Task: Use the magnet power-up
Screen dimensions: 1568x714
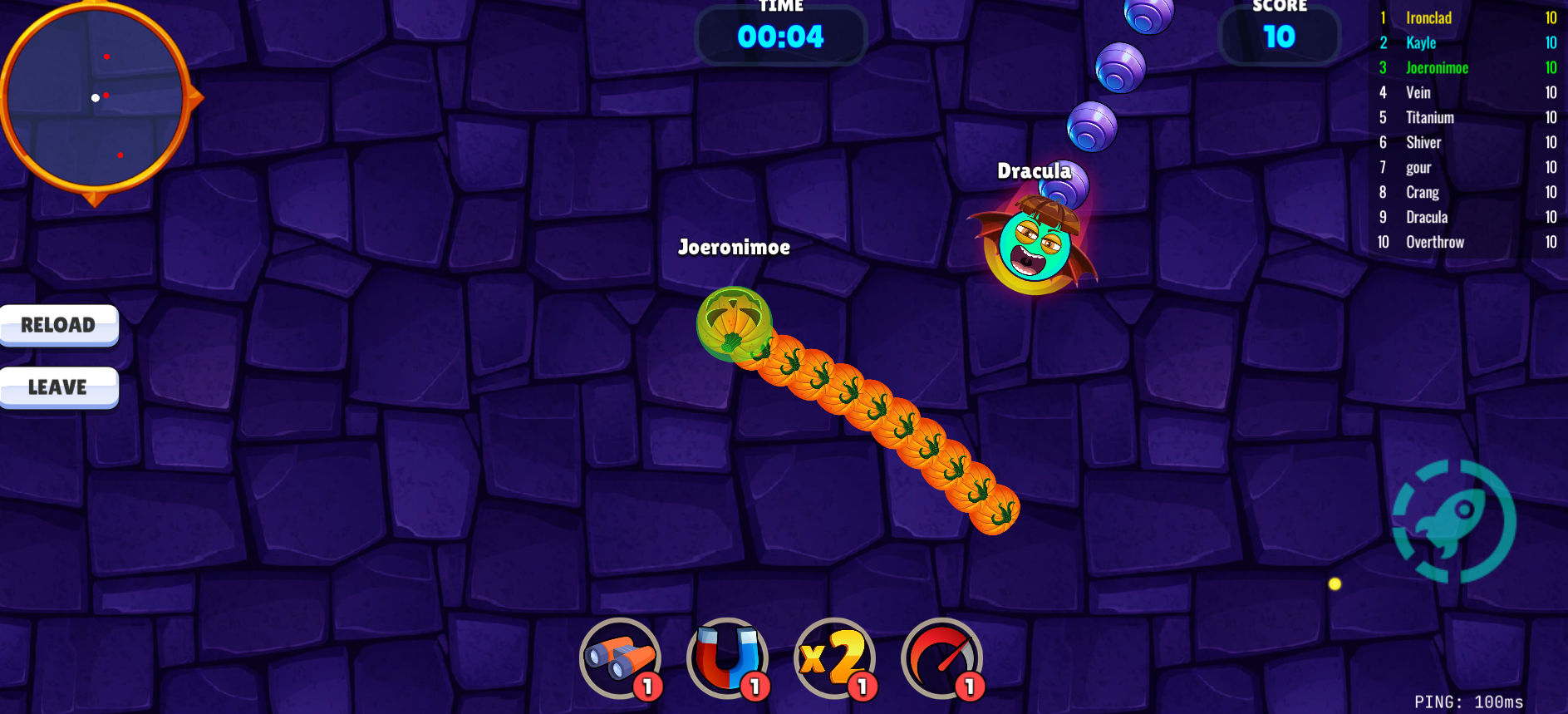Action: [x=727, y=659]
